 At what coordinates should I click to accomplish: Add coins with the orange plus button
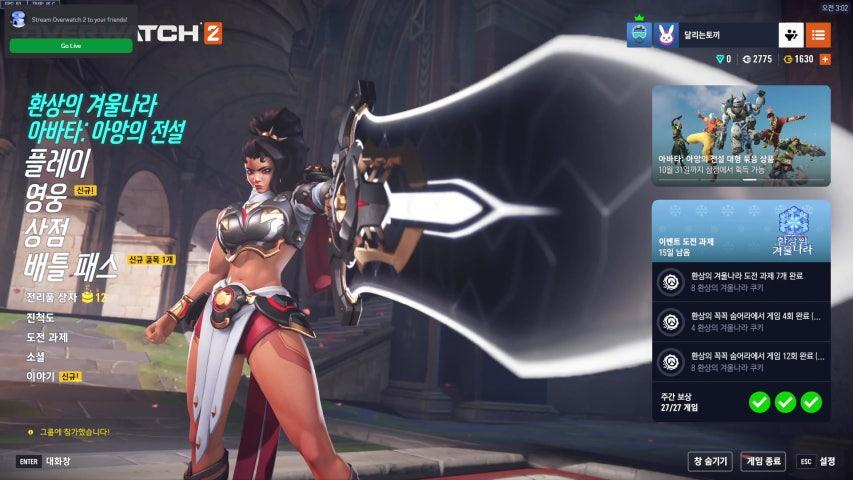(825, 59)
